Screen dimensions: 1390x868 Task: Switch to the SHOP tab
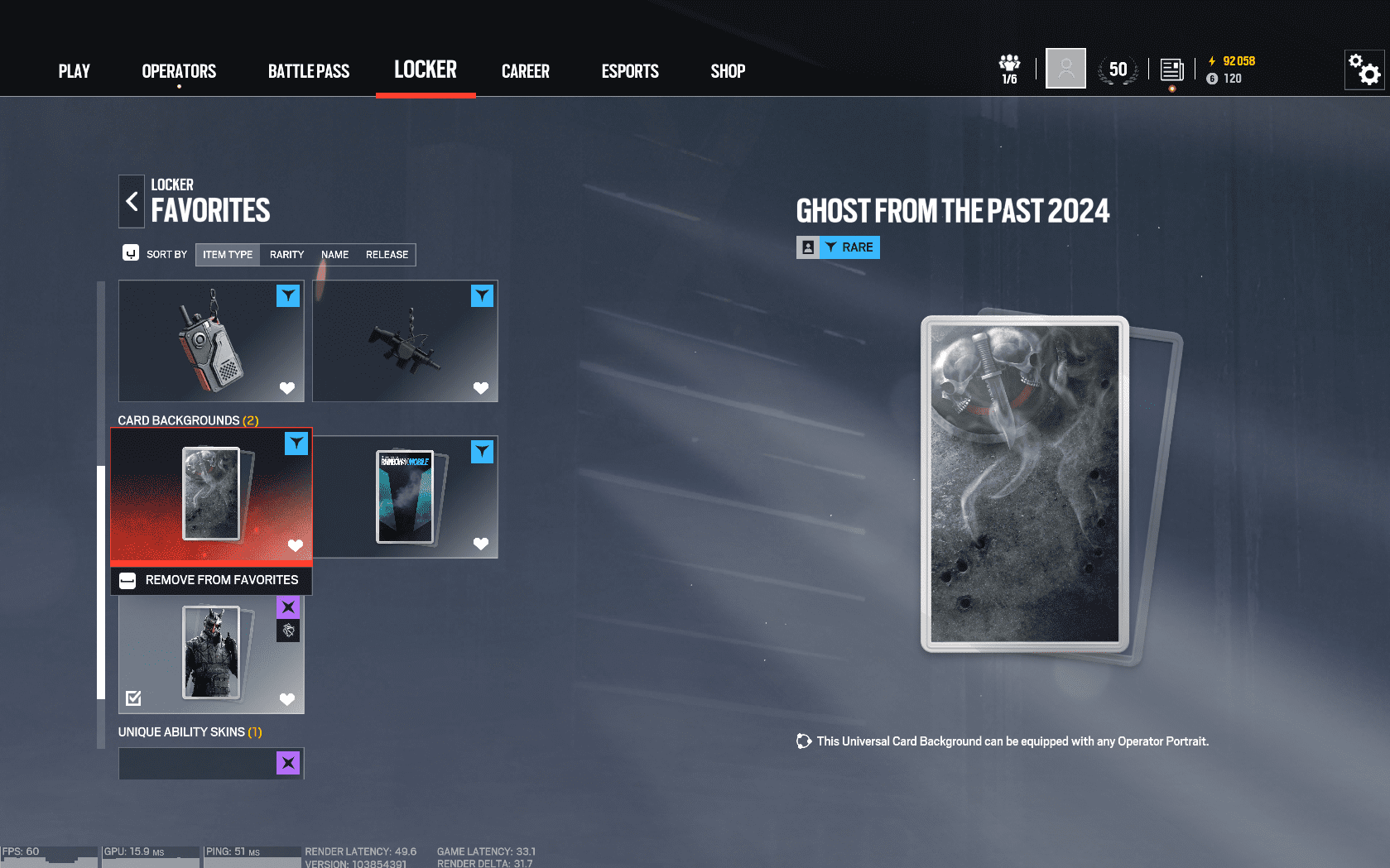click(x=727, y=71)
